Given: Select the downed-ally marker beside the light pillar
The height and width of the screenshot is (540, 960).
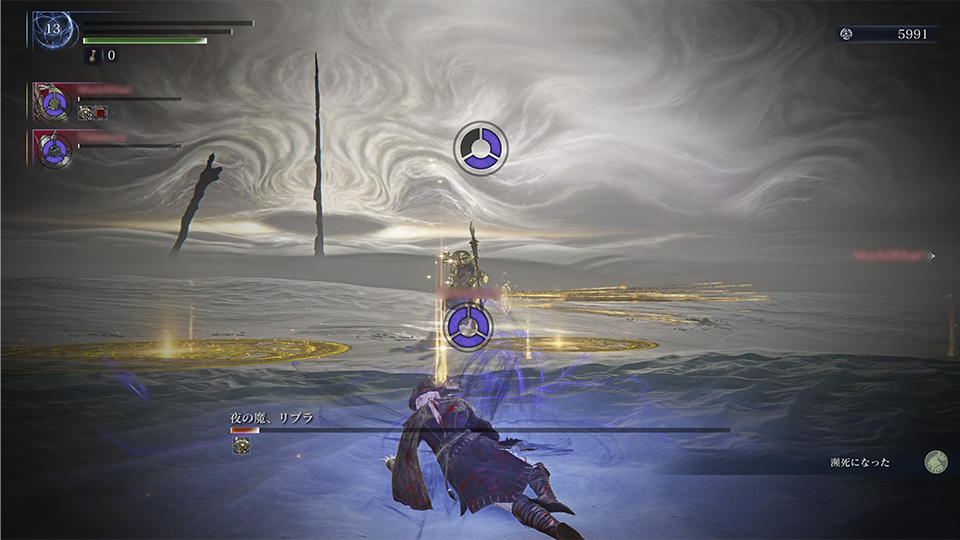Looking at the screenshot, I should 468,327.
